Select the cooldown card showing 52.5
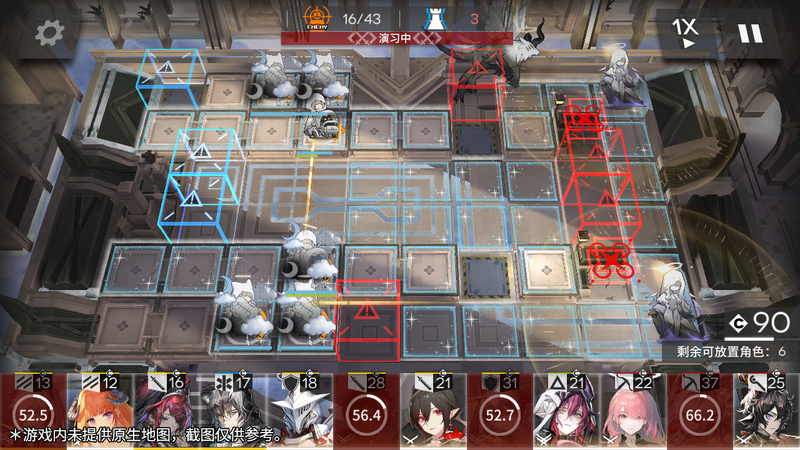 click(33, 411)
